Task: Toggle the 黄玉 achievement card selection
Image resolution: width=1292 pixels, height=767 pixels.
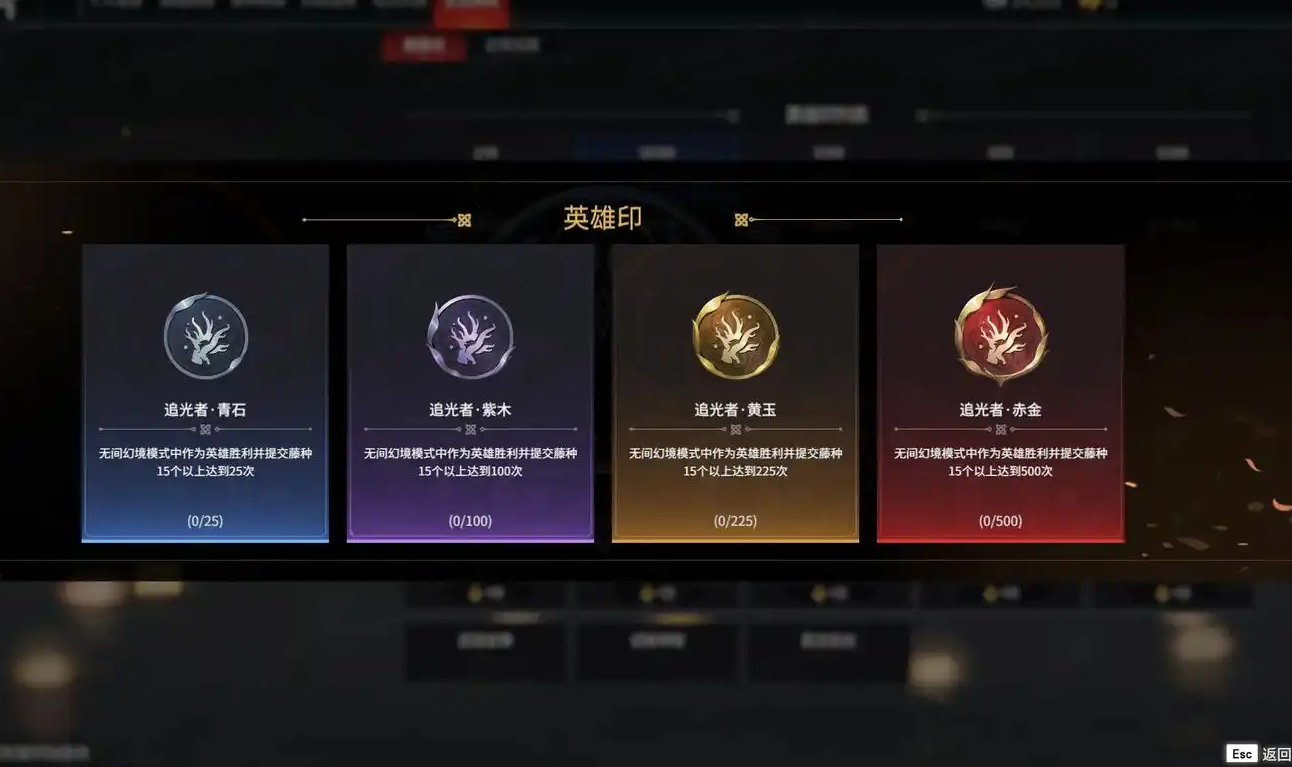Action: 735,392
